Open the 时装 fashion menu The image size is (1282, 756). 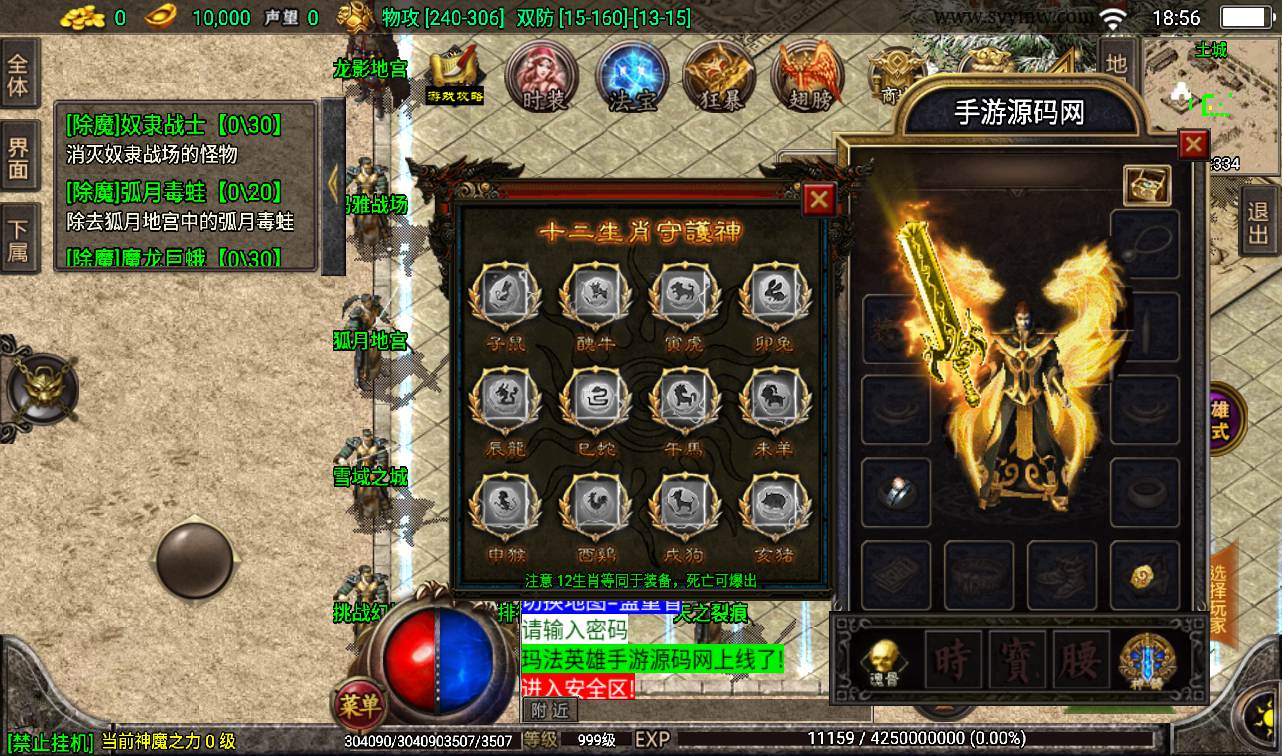(543, 77)
